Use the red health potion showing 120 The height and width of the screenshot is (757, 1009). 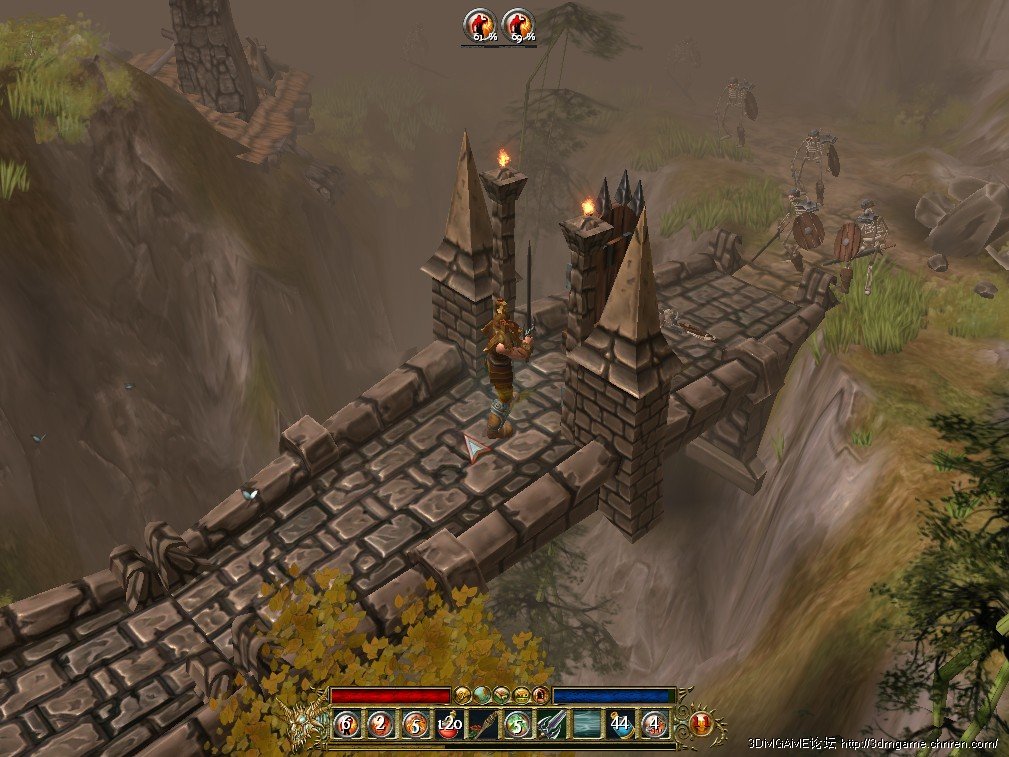click(x=449, y=722)
